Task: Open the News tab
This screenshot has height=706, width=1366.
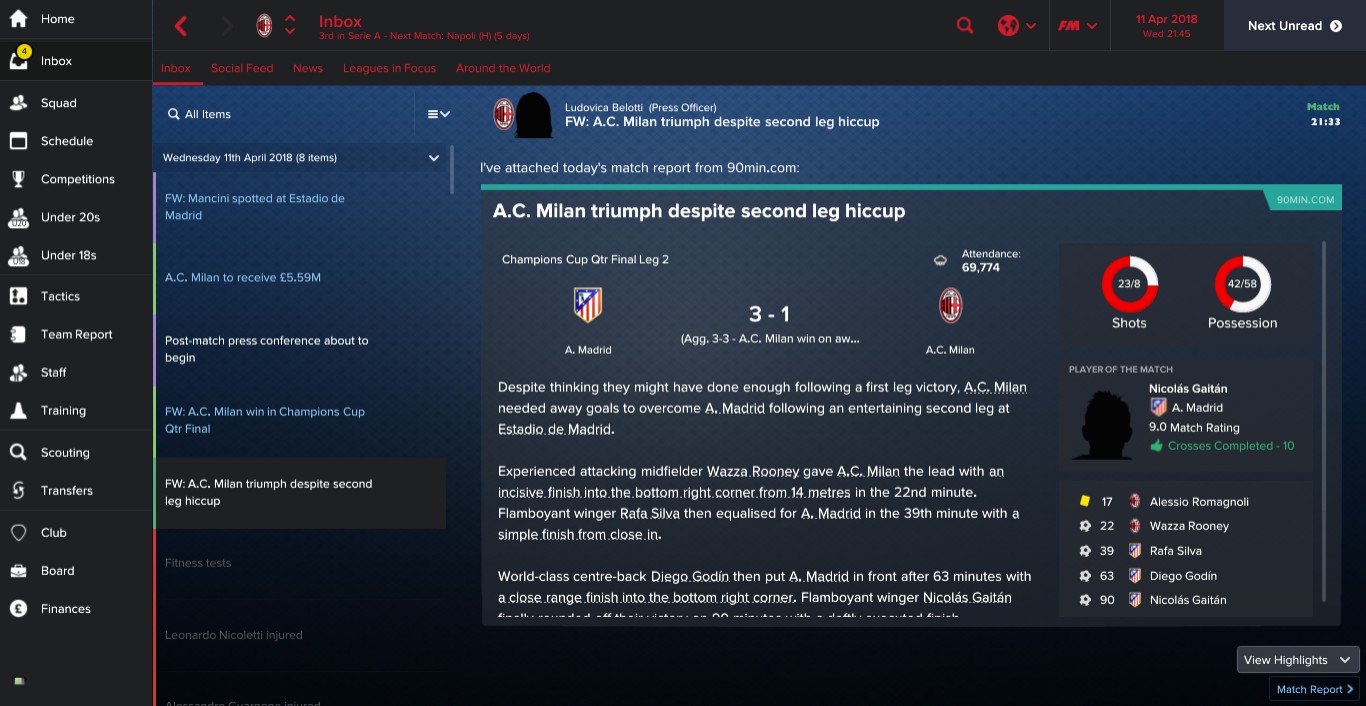Action: coord(308,68)
